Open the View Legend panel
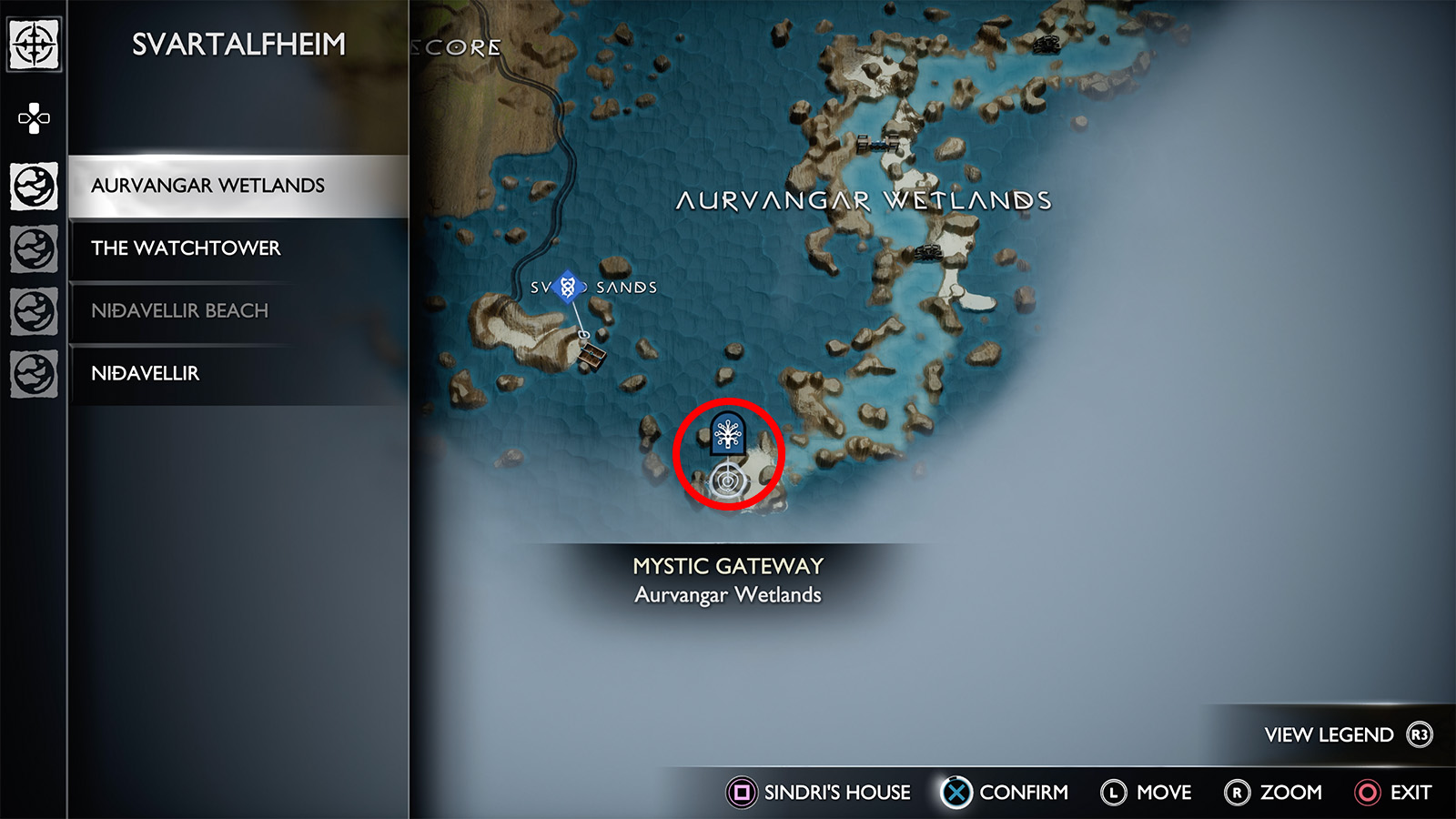The width and height of the screenshot is (1456, 819). tap(1347, 734)
